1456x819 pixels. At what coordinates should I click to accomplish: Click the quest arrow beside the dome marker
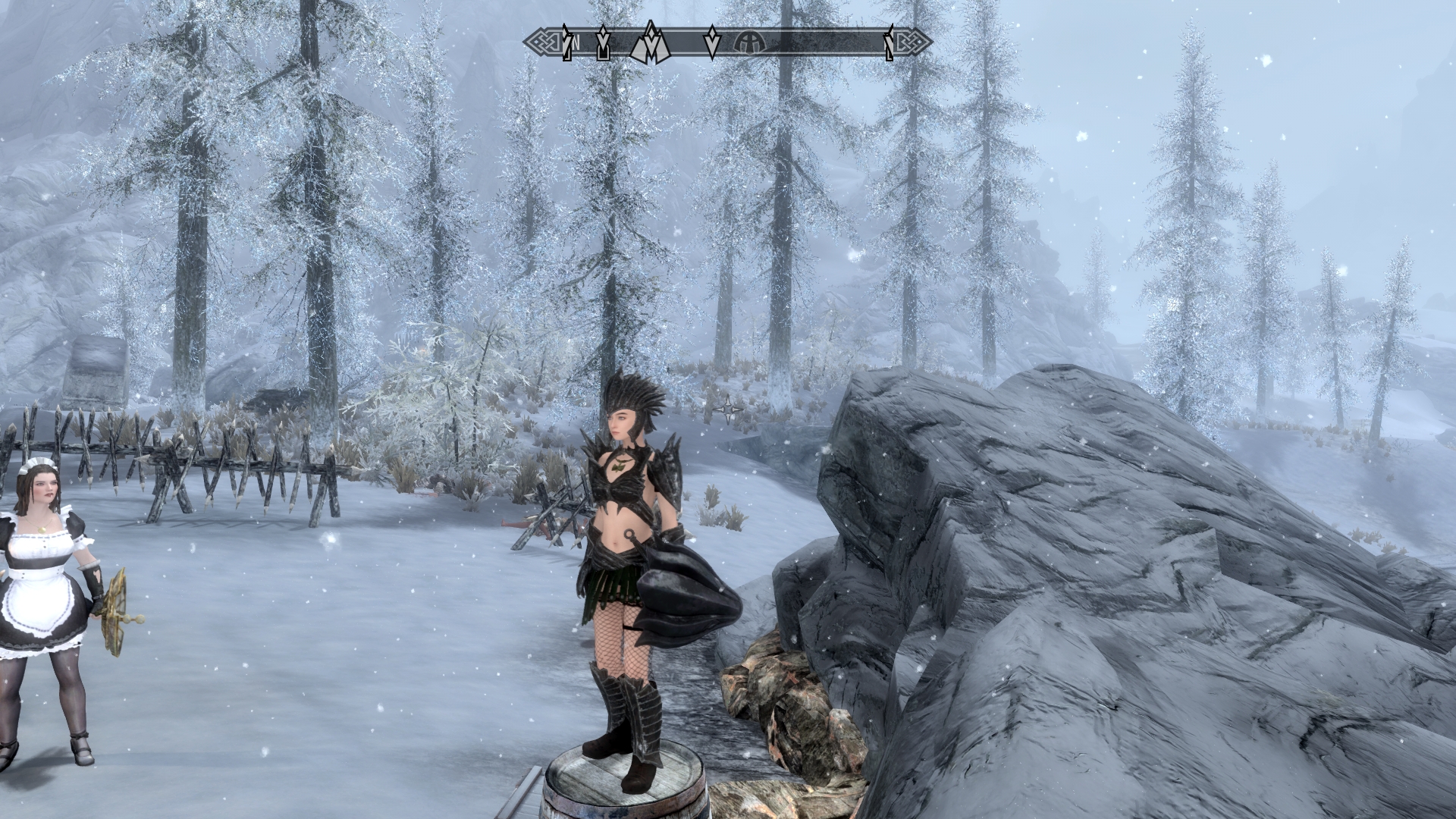click(711, 42)
